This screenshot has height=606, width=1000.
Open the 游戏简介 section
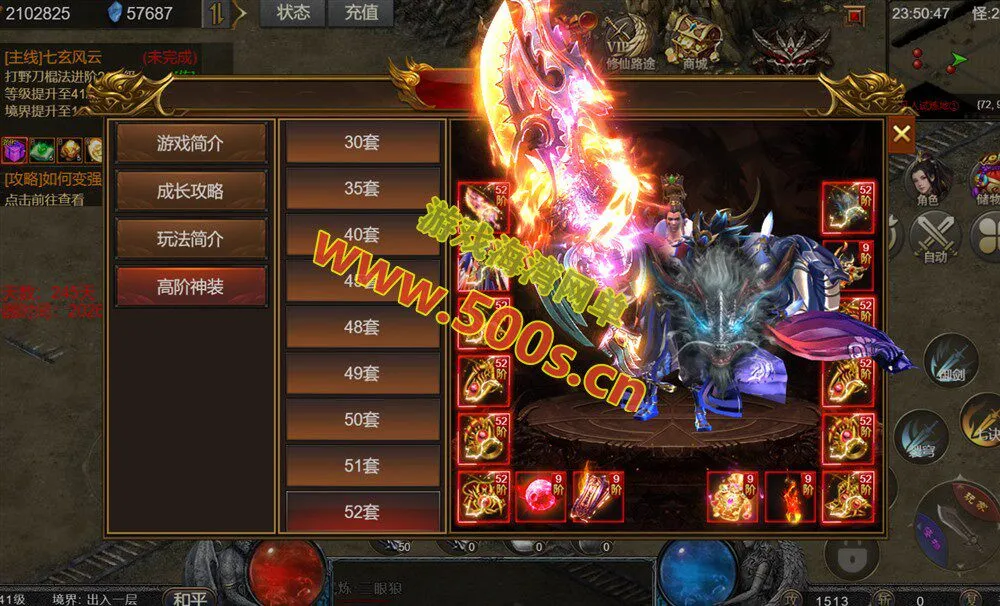pyautogui.click(x=191, y=143)
